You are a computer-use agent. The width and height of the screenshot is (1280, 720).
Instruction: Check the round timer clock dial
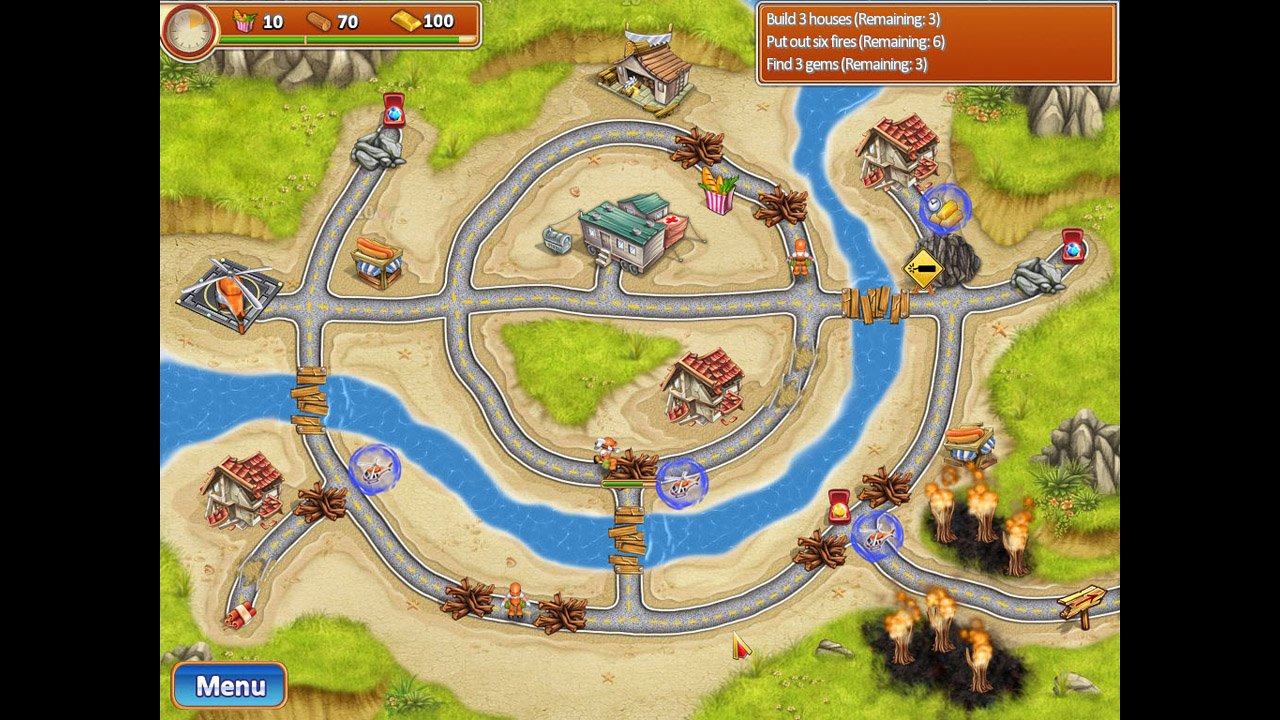pos(189,30)
